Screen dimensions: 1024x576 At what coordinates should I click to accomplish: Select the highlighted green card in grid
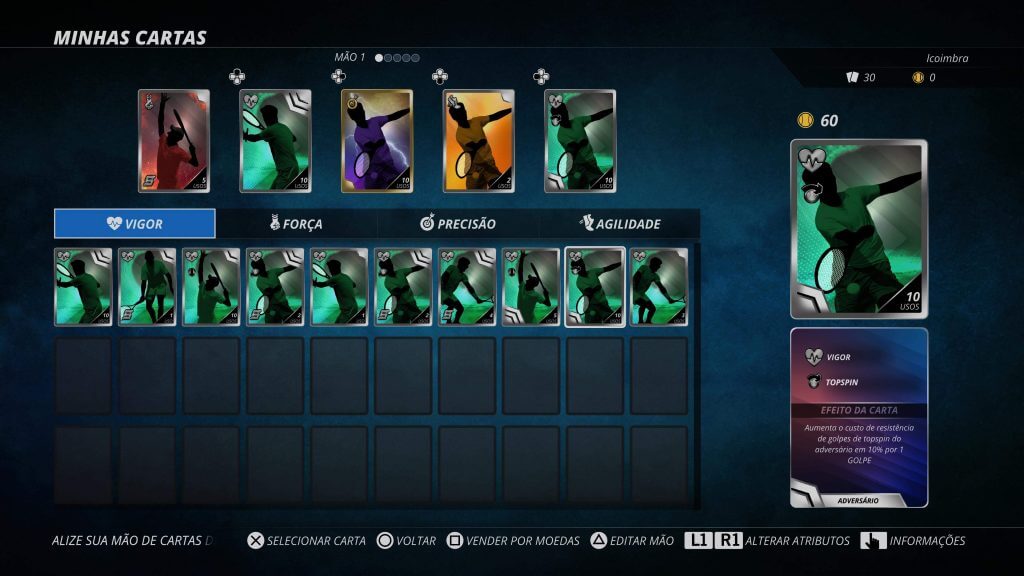click(x=595, y=287)
